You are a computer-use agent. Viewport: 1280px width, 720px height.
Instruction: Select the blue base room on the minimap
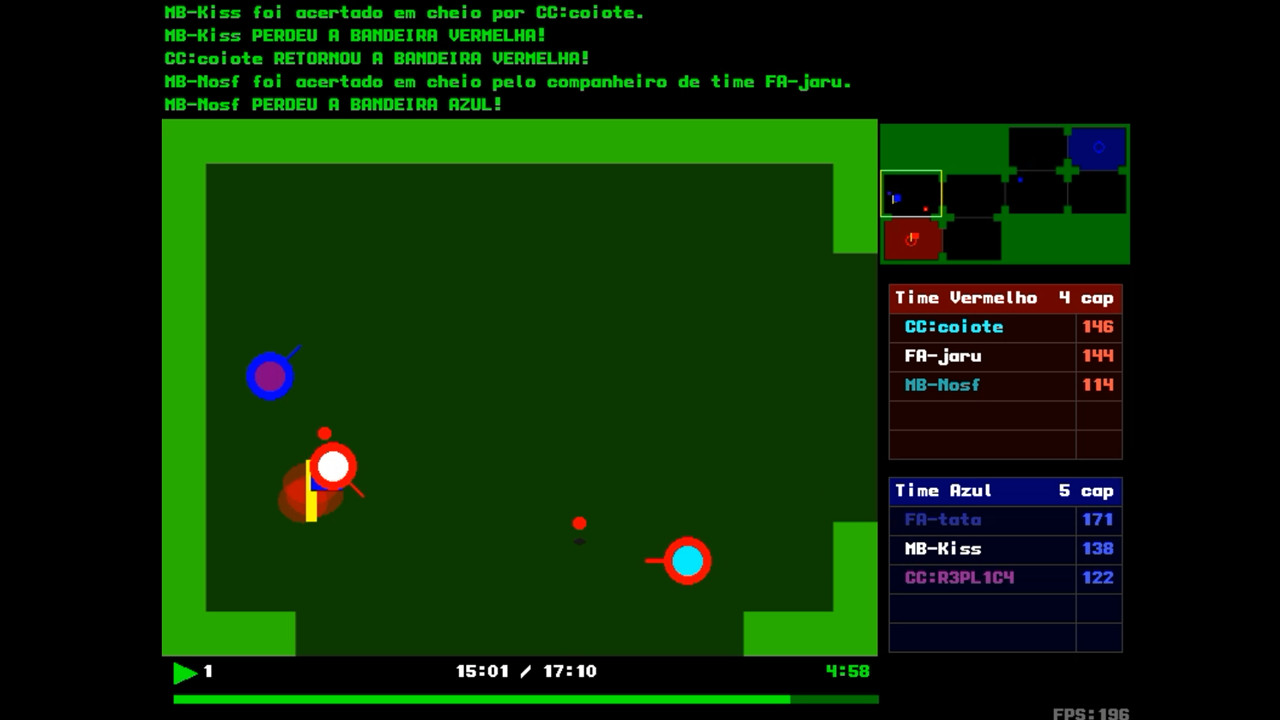coord(1098,146)
